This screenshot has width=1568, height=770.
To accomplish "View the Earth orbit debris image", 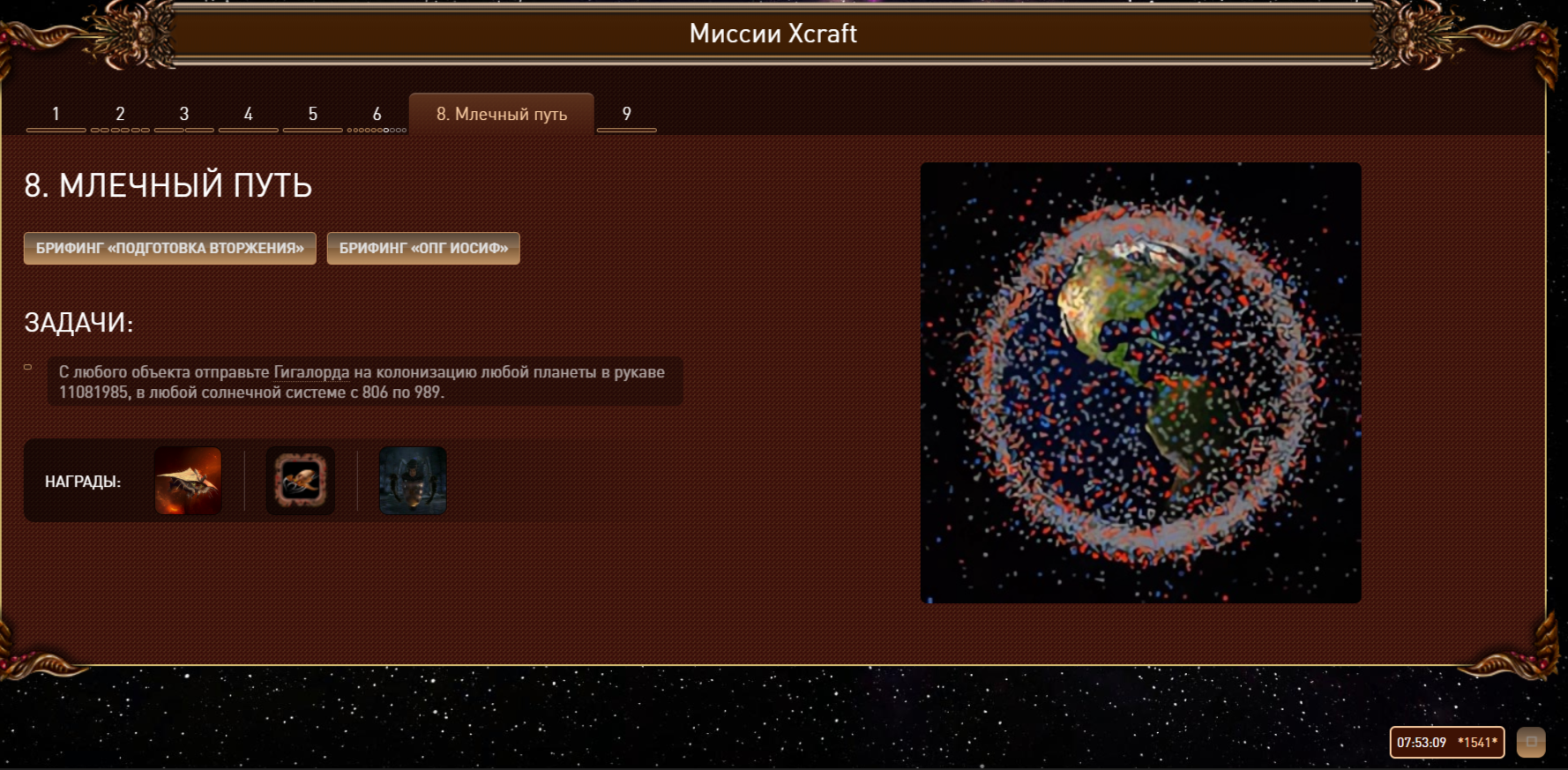I will (x=1140, y=383).
